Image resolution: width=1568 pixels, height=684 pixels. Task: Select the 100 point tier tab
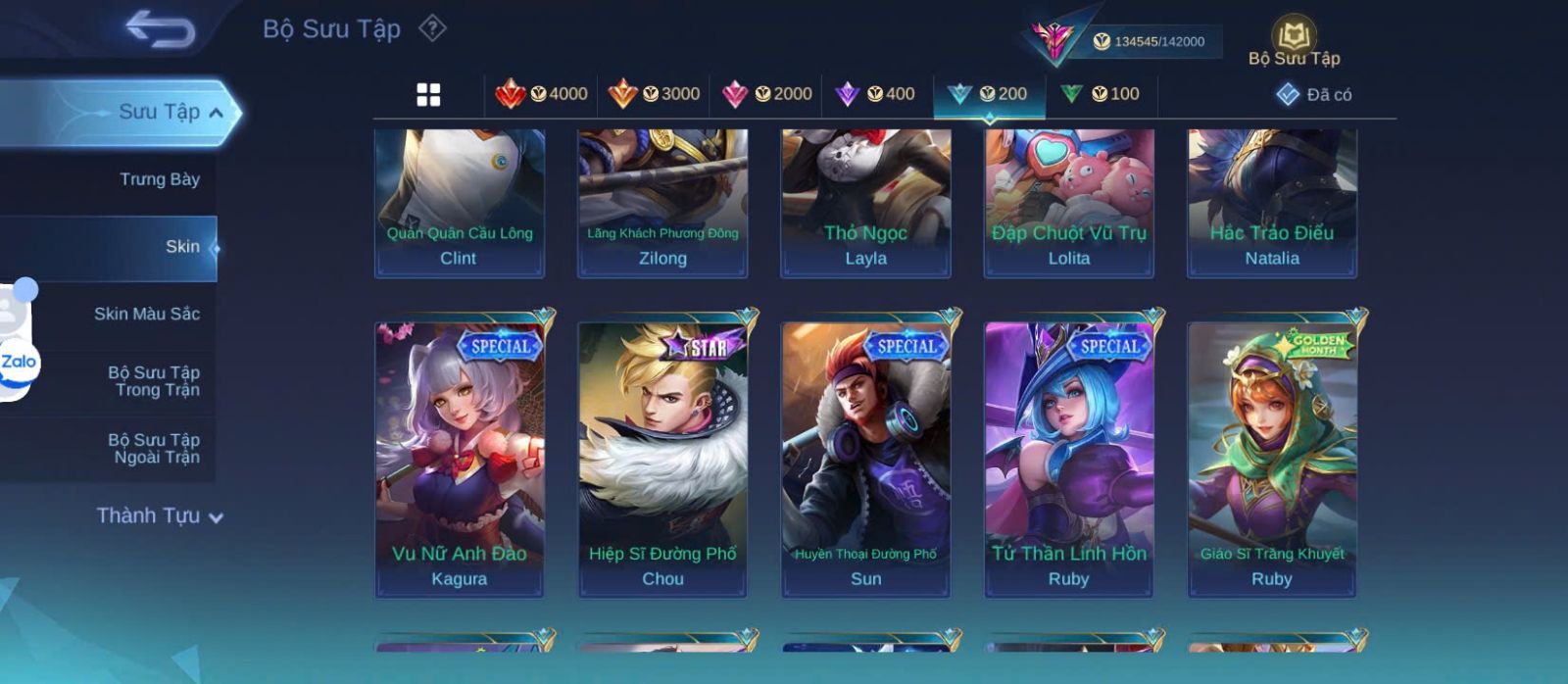pos(1101,95)
